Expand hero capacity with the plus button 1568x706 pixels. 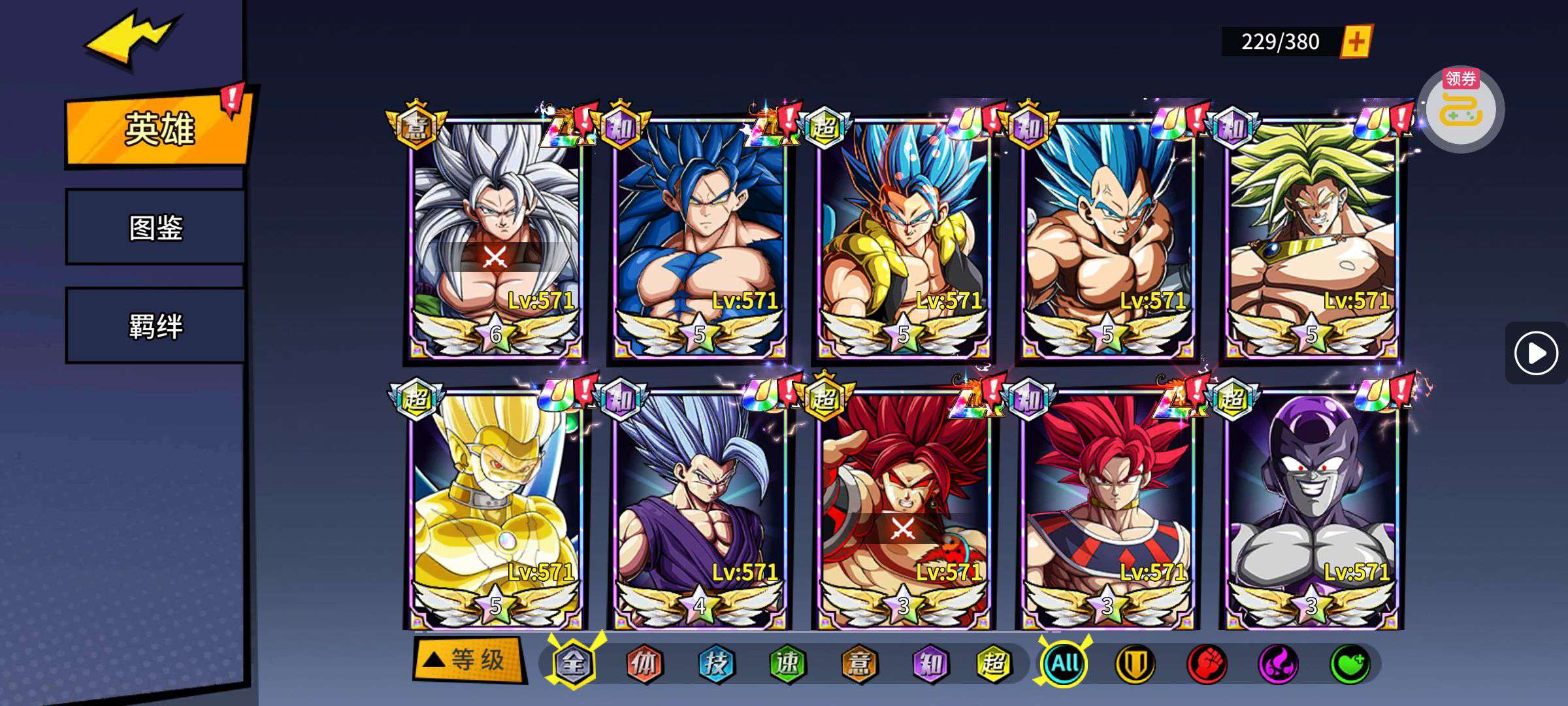point(1356,42)
